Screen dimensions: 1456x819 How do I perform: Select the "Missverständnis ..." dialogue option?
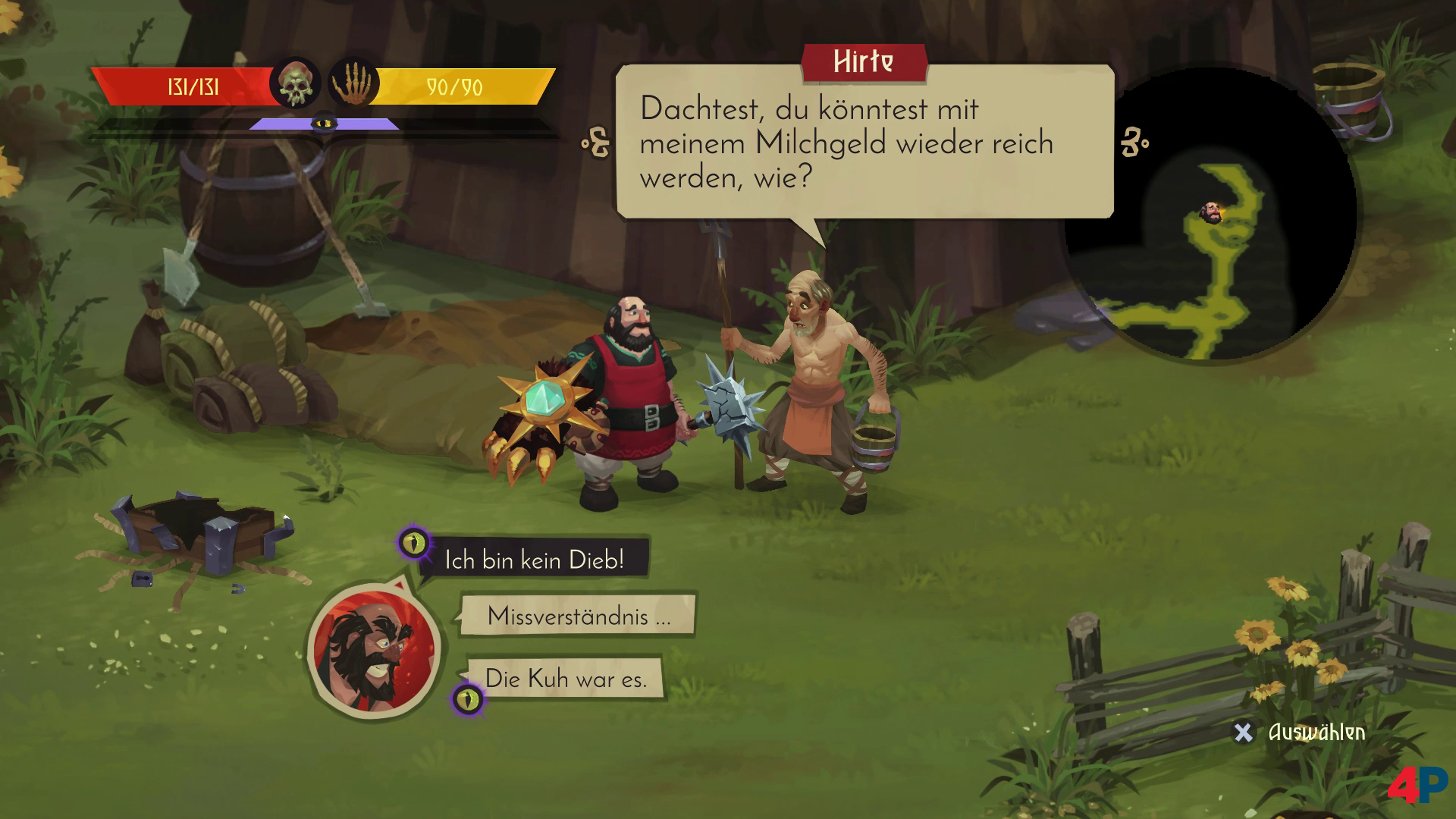578,616
